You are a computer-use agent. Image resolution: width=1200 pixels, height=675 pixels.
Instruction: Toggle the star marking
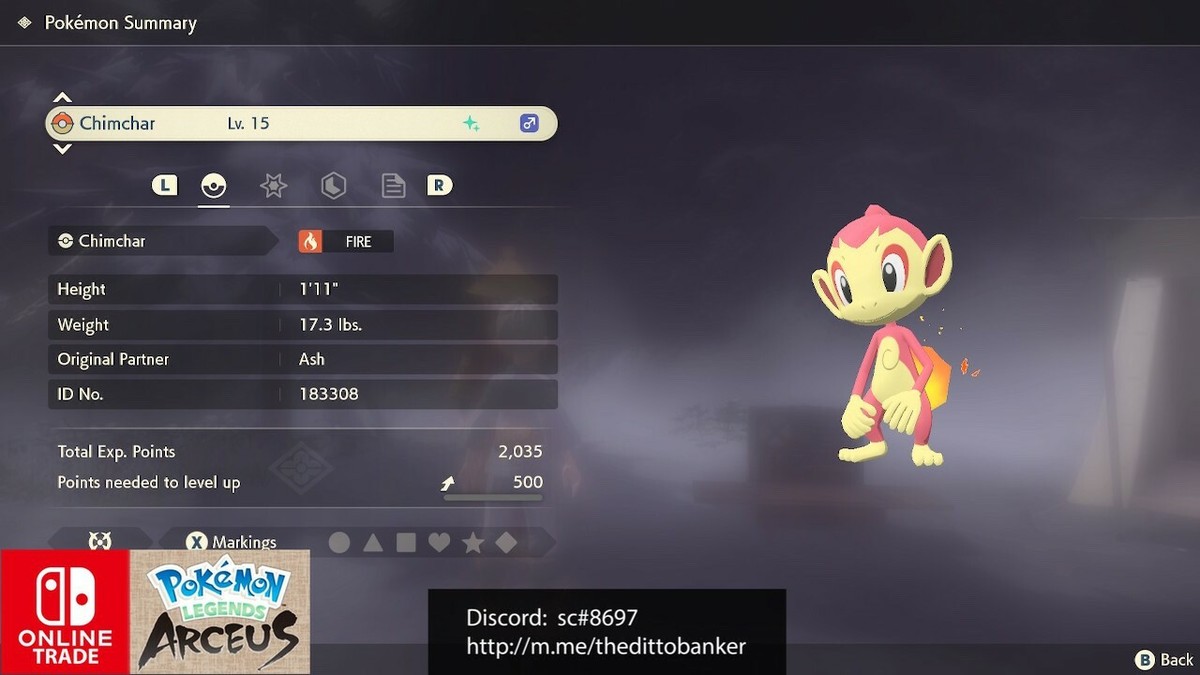pos(473,543)
